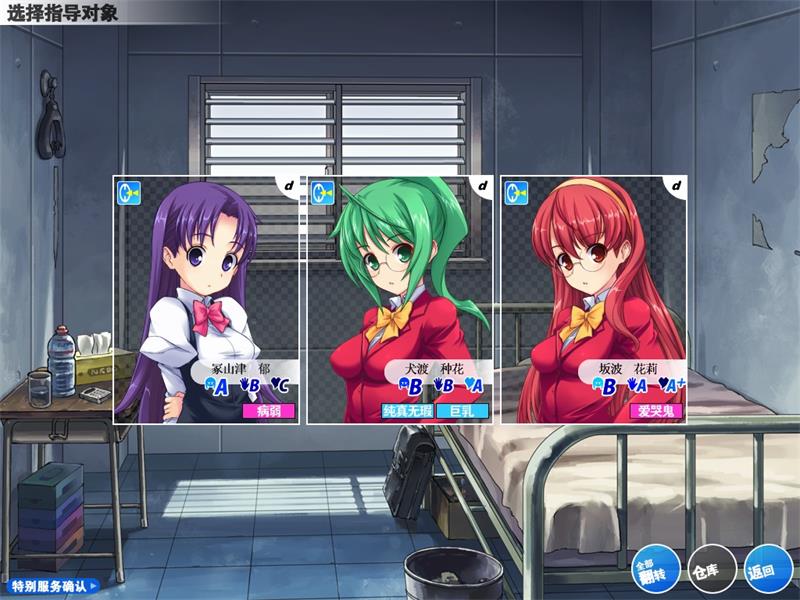
Task: Click the blue flip icon on 犬渡 种花's card
Action: (322, 191)
